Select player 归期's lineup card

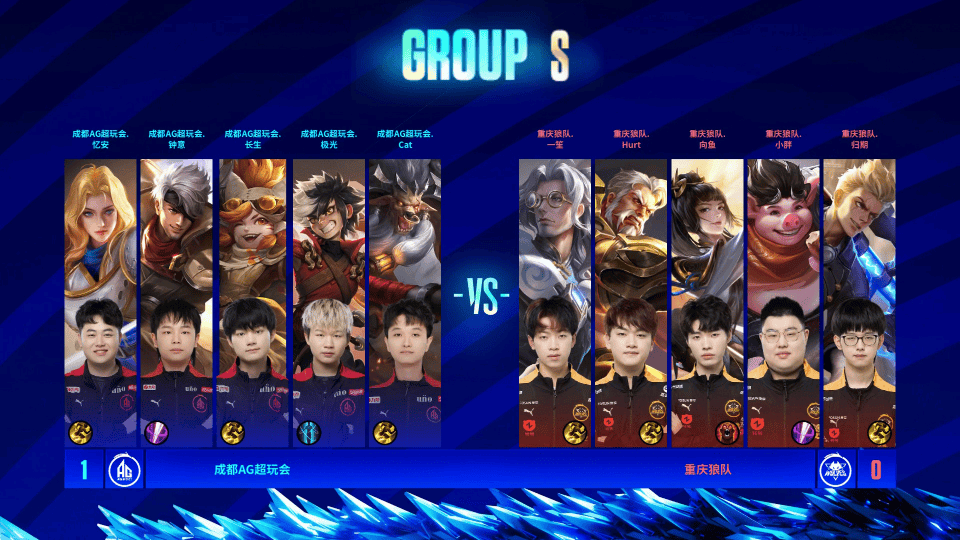pyautogui.click(x=859, y=302)
